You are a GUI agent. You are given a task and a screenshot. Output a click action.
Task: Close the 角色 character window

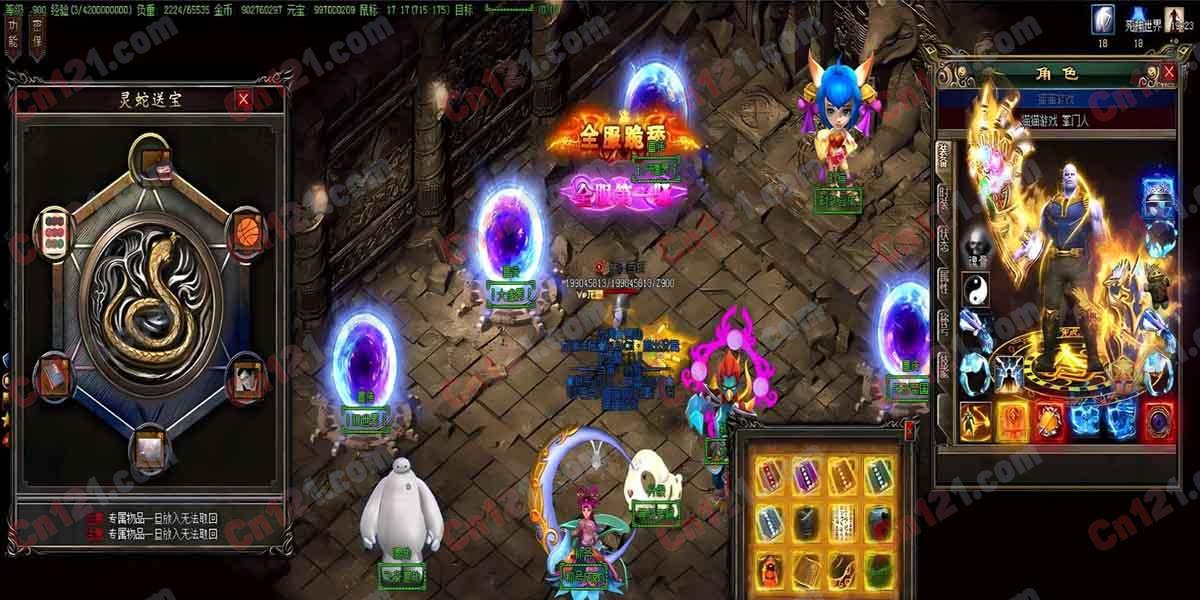[x=1168, y=73]
